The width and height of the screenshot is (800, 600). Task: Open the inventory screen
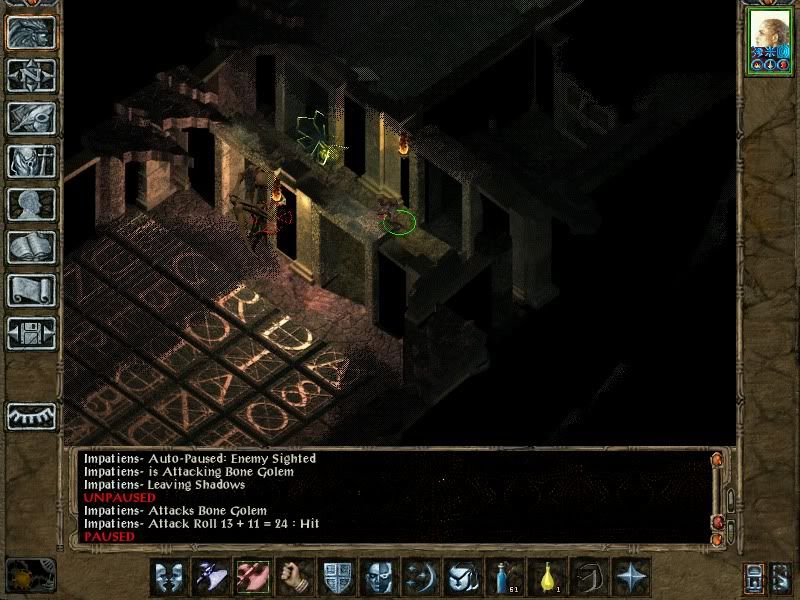coord(31,161)
